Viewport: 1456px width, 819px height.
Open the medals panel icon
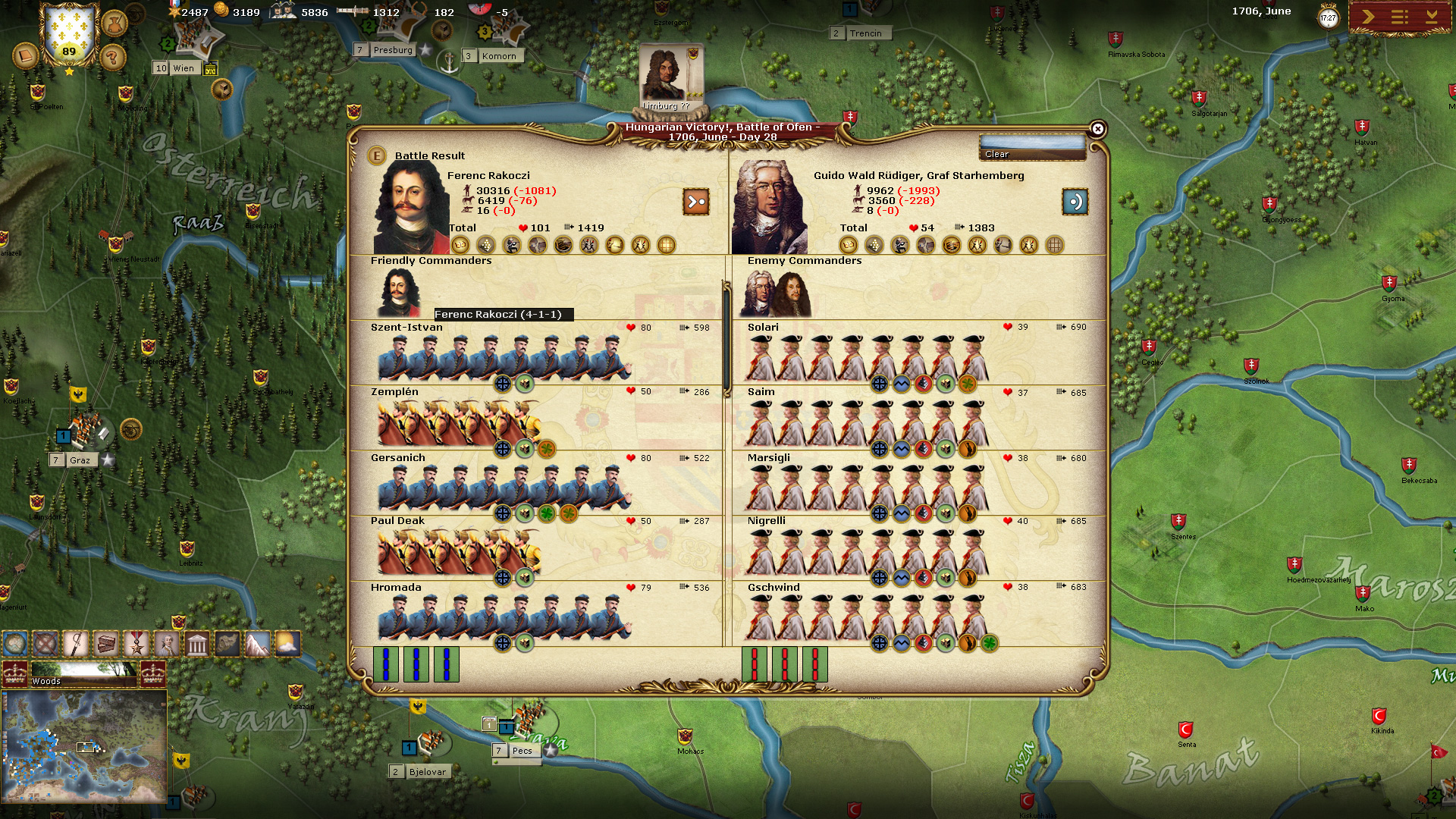click(x=136, y=644)
